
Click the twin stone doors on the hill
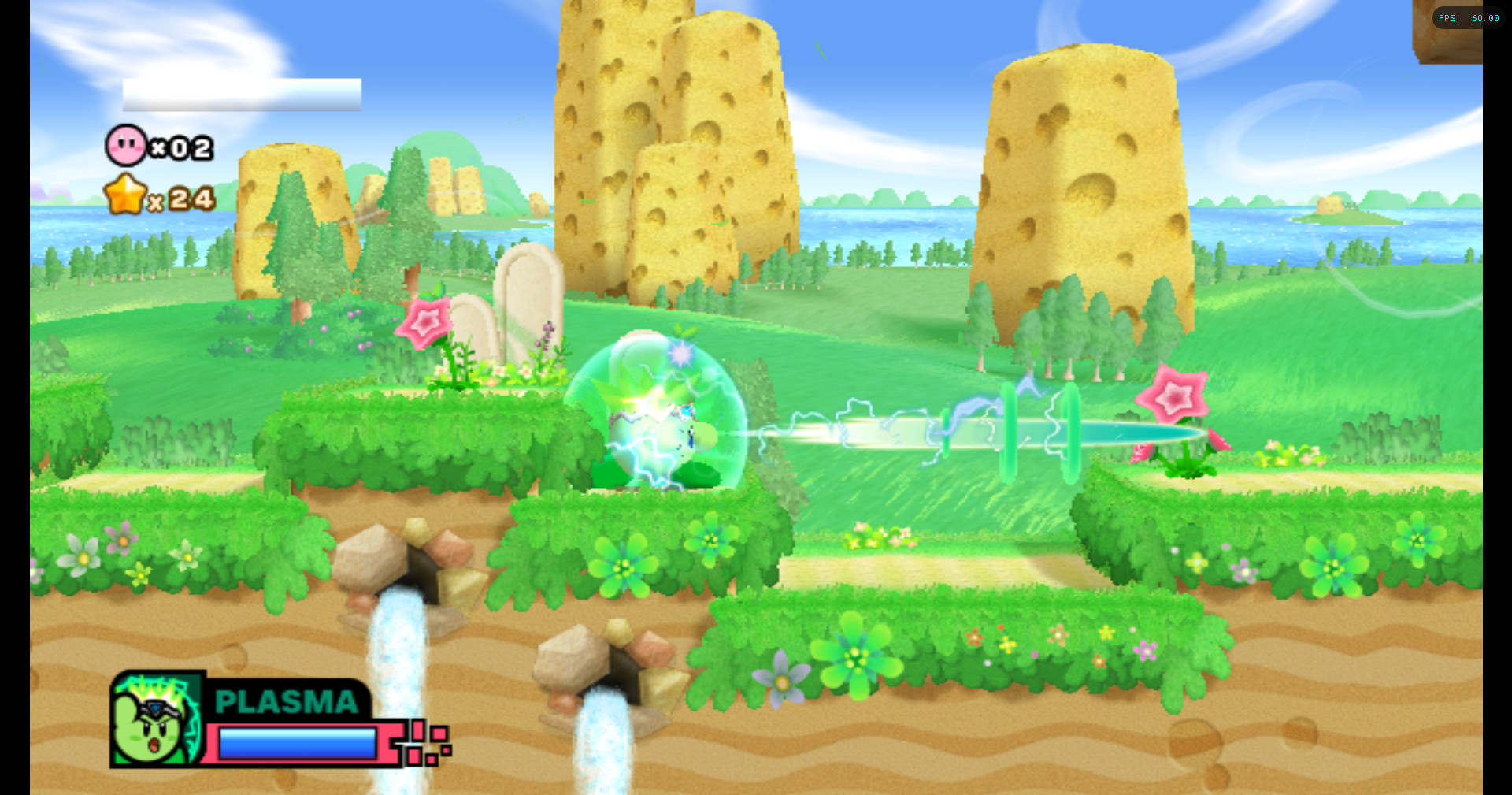point(520,307)
